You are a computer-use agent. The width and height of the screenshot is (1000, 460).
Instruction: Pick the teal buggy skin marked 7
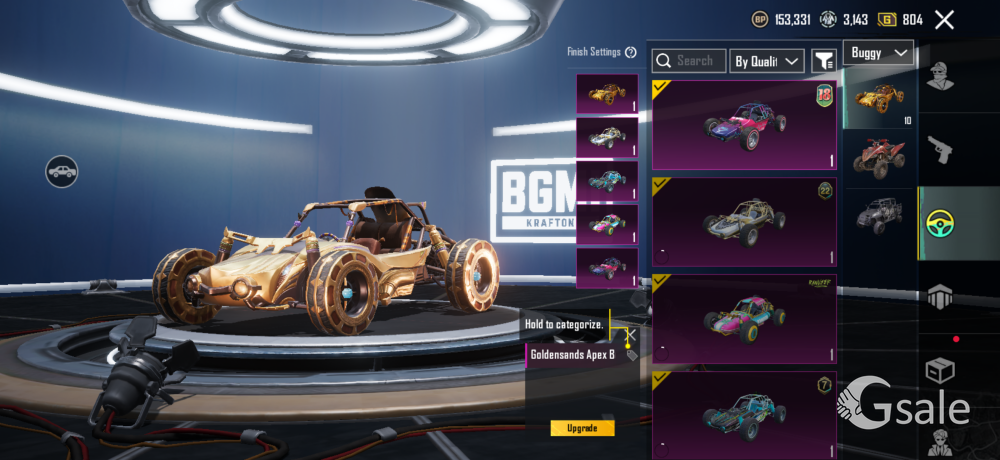pyautogui.click(x=744, y=414)
